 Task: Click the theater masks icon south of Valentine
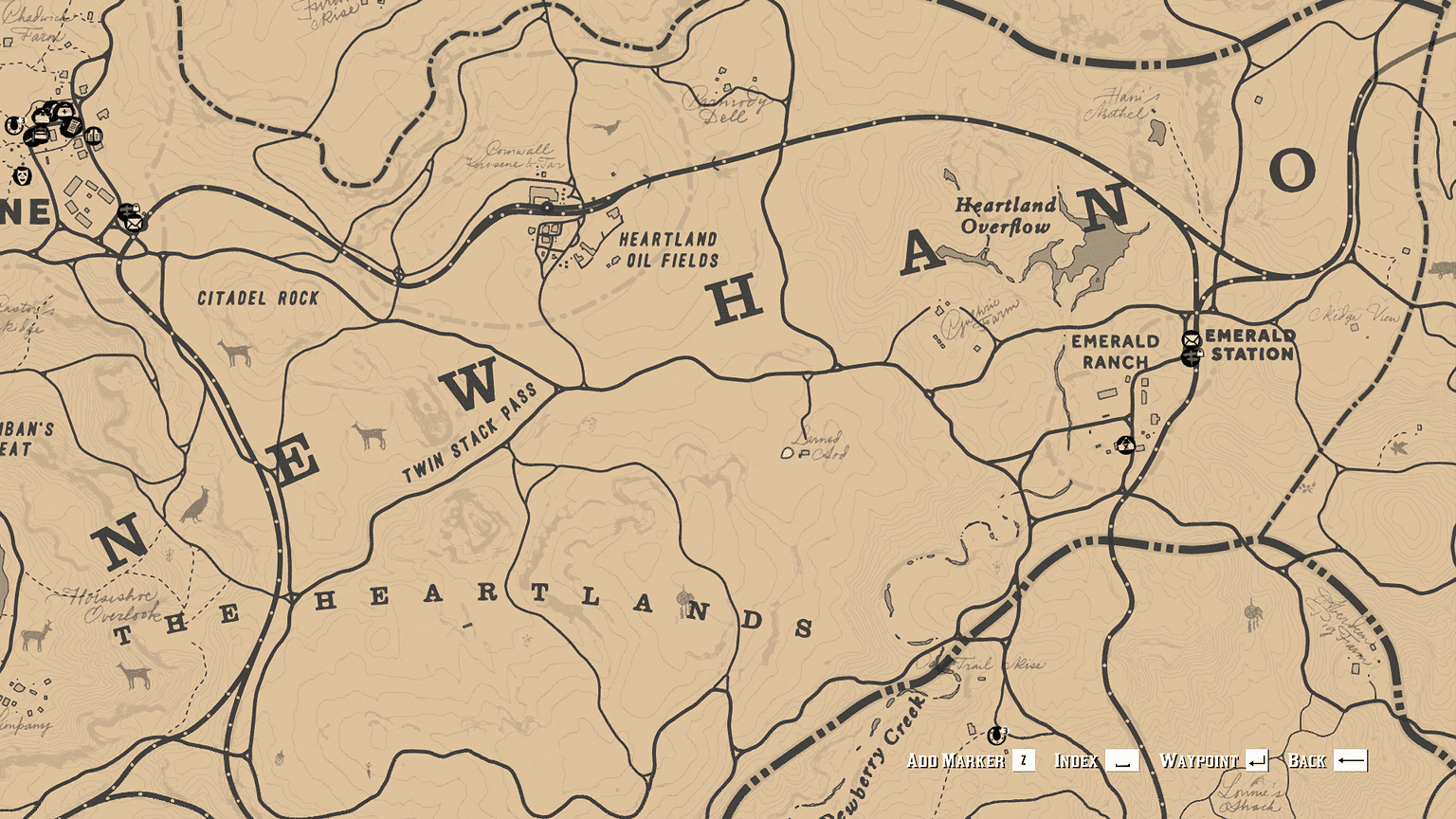(23, 176)
